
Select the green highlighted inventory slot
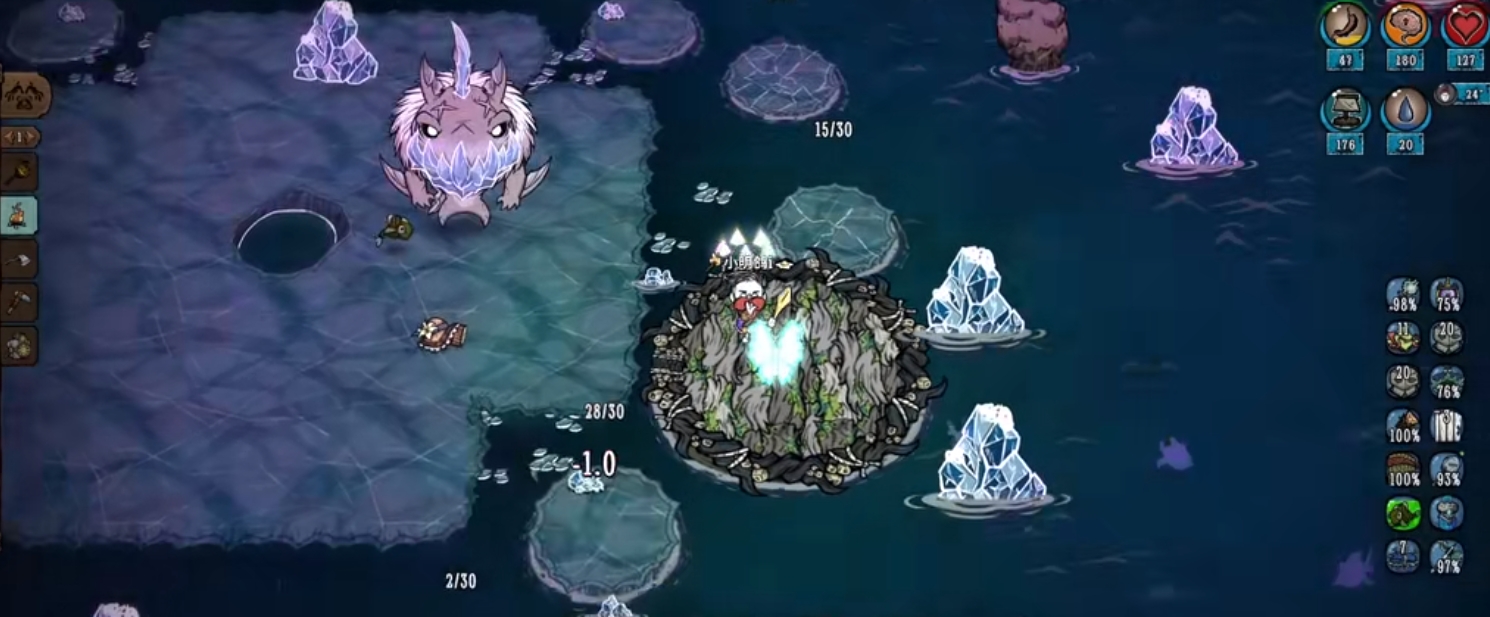coord(1403,513)
